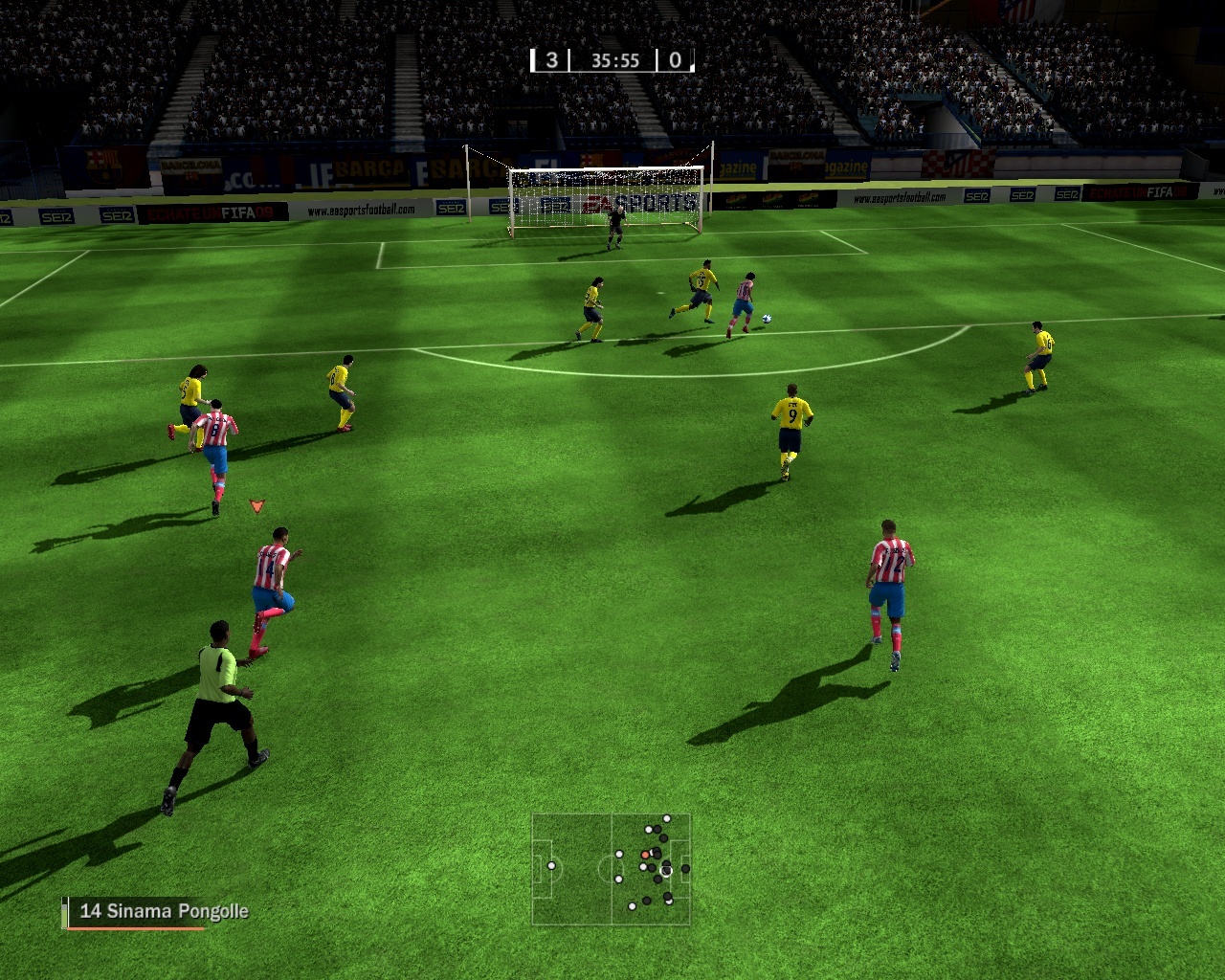The image size is (1225, 980).
Task: Click the pitch radar minimap
Action: point(611,869)
